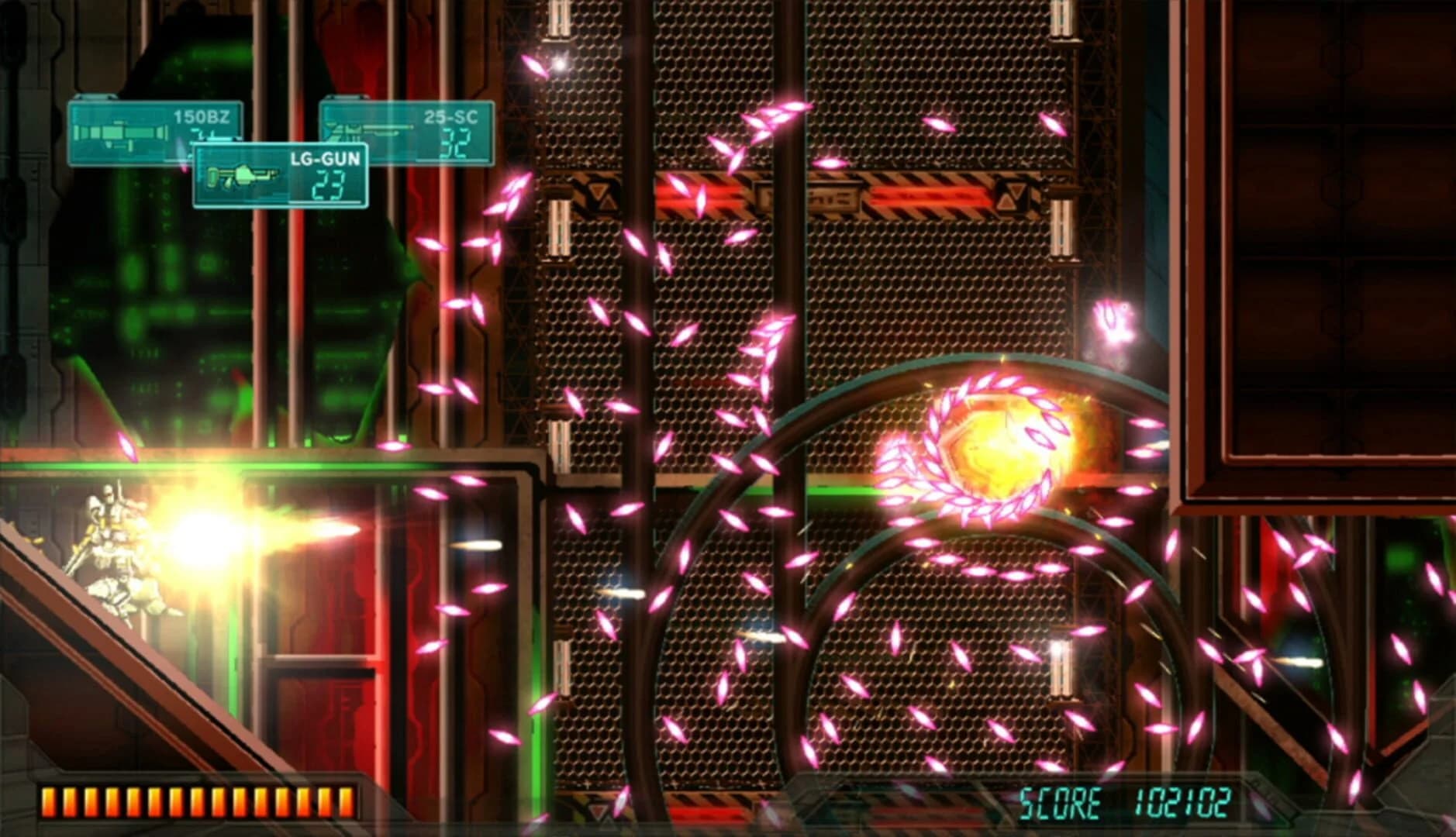This screenshot has width=1456, height=837.
Task: Click the highlighted LG-GUN selection panel
Action: click(279, 174)
